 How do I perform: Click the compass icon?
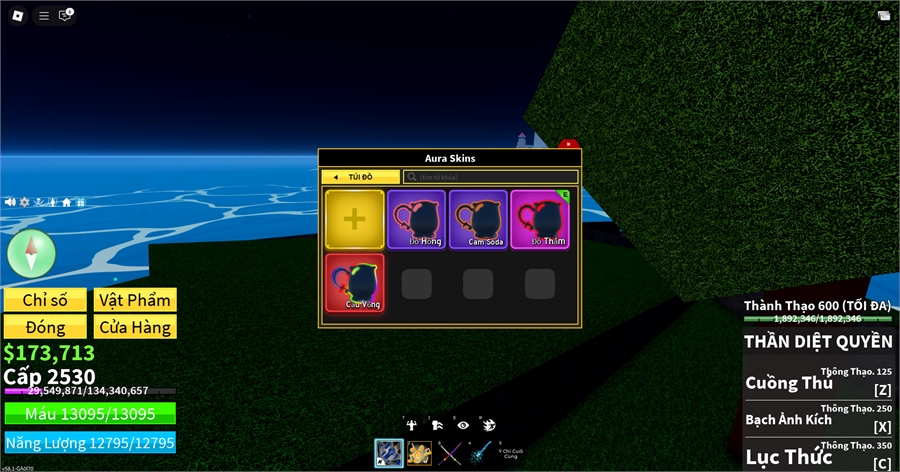pyautogui.click(x=29, y=253)
